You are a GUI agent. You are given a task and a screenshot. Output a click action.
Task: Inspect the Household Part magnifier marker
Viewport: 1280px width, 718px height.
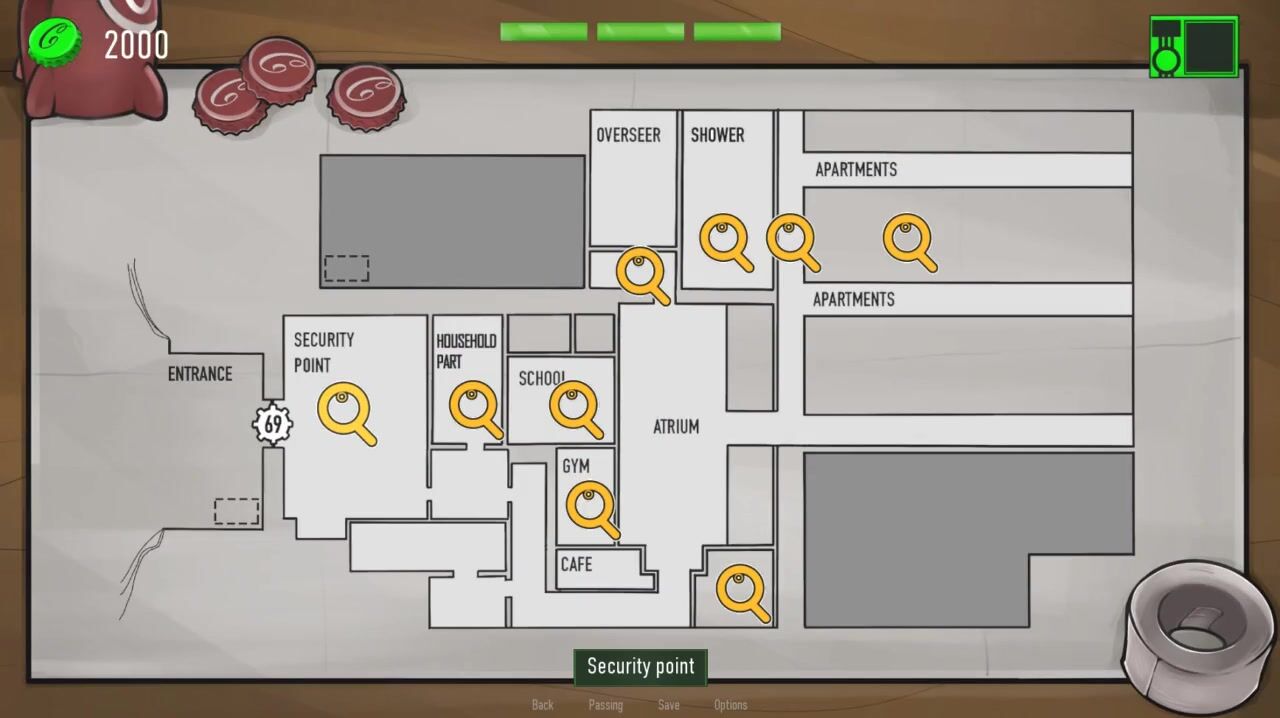coord(473,407)
